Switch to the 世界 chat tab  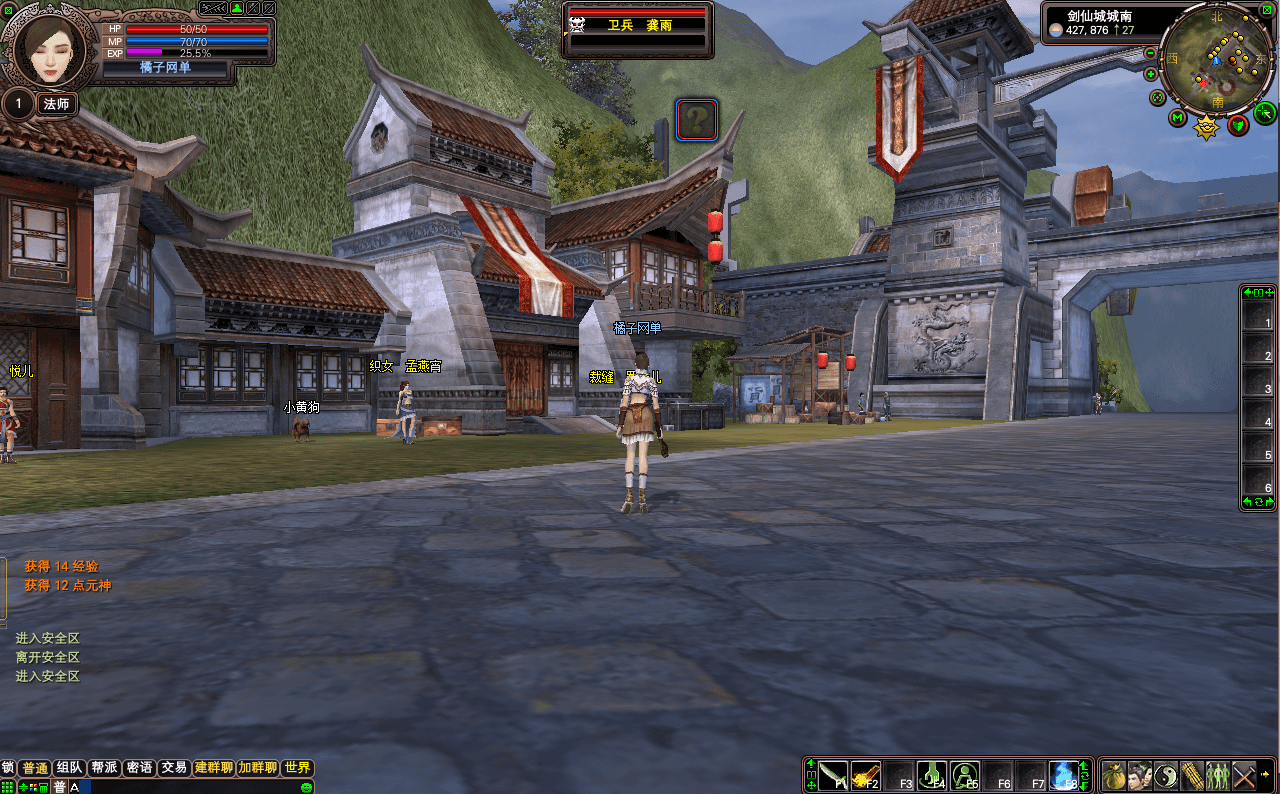[297, 768]
